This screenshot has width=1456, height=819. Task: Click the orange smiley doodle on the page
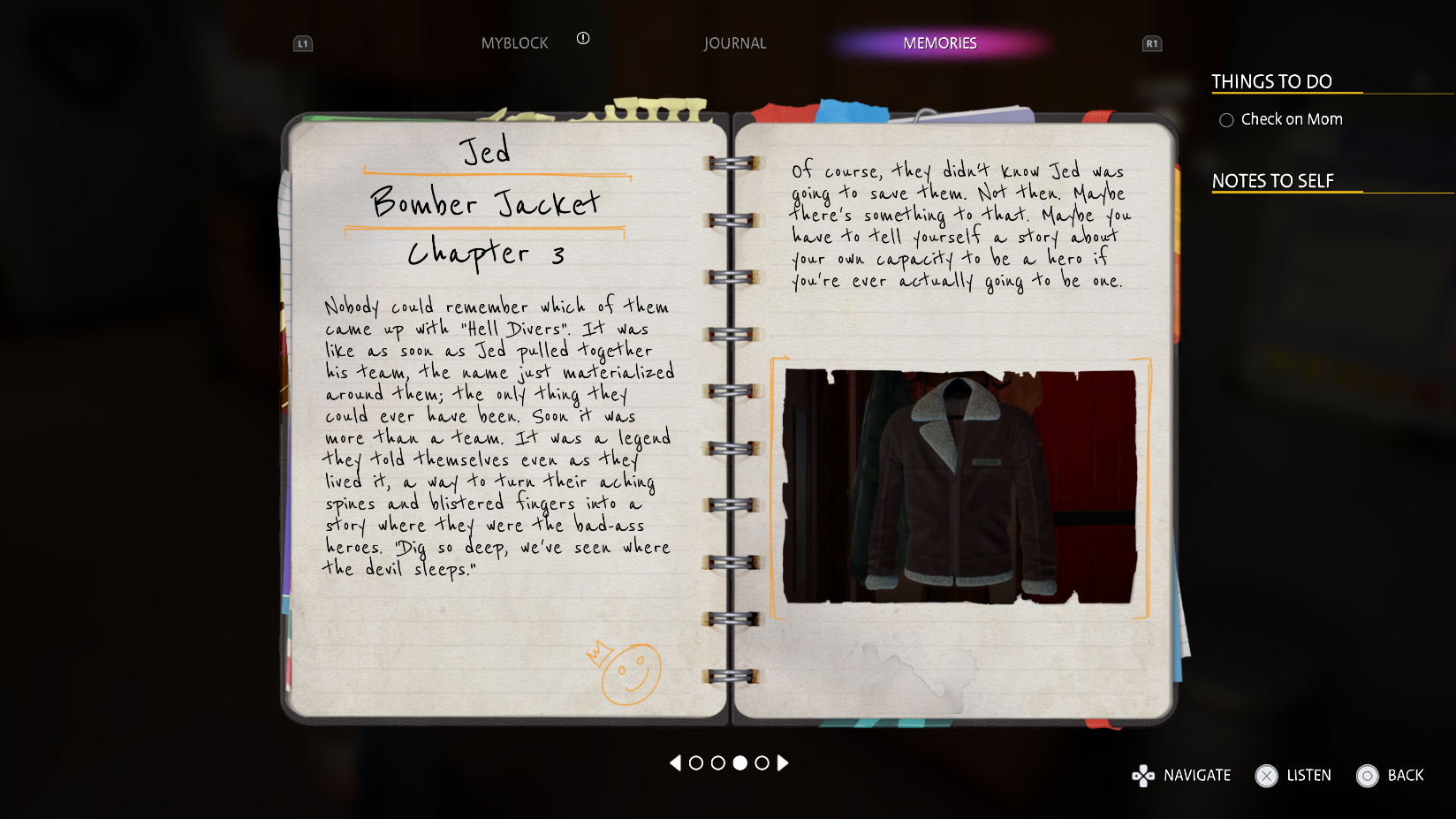[x=631, y=674]
